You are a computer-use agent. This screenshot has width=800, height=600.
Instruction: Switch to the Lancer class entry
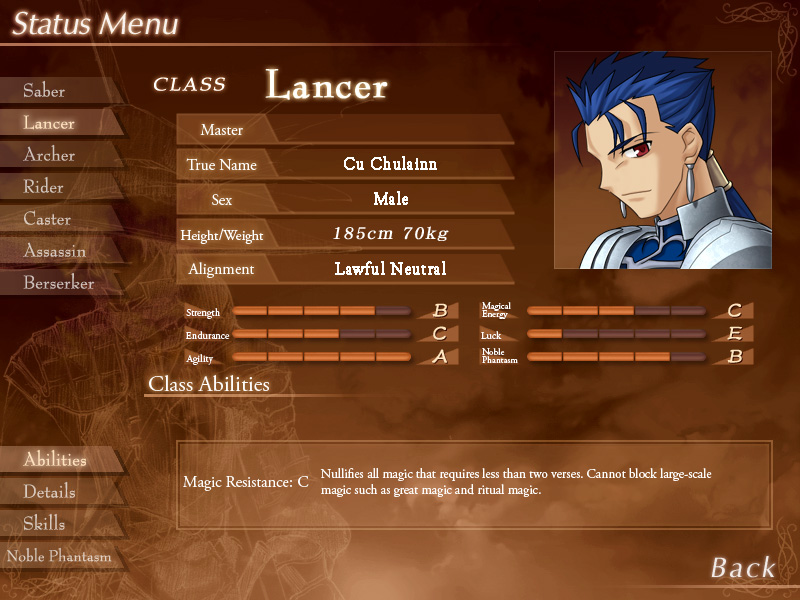click(50, 123)
